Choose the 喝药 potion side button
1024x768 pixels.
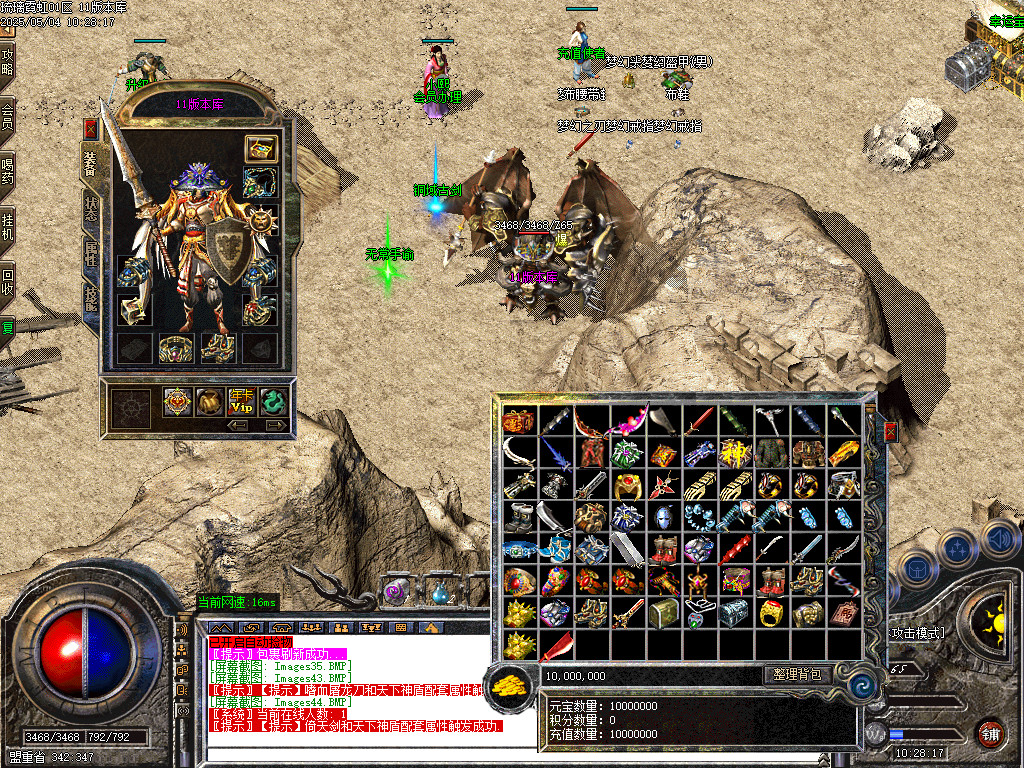8,171
